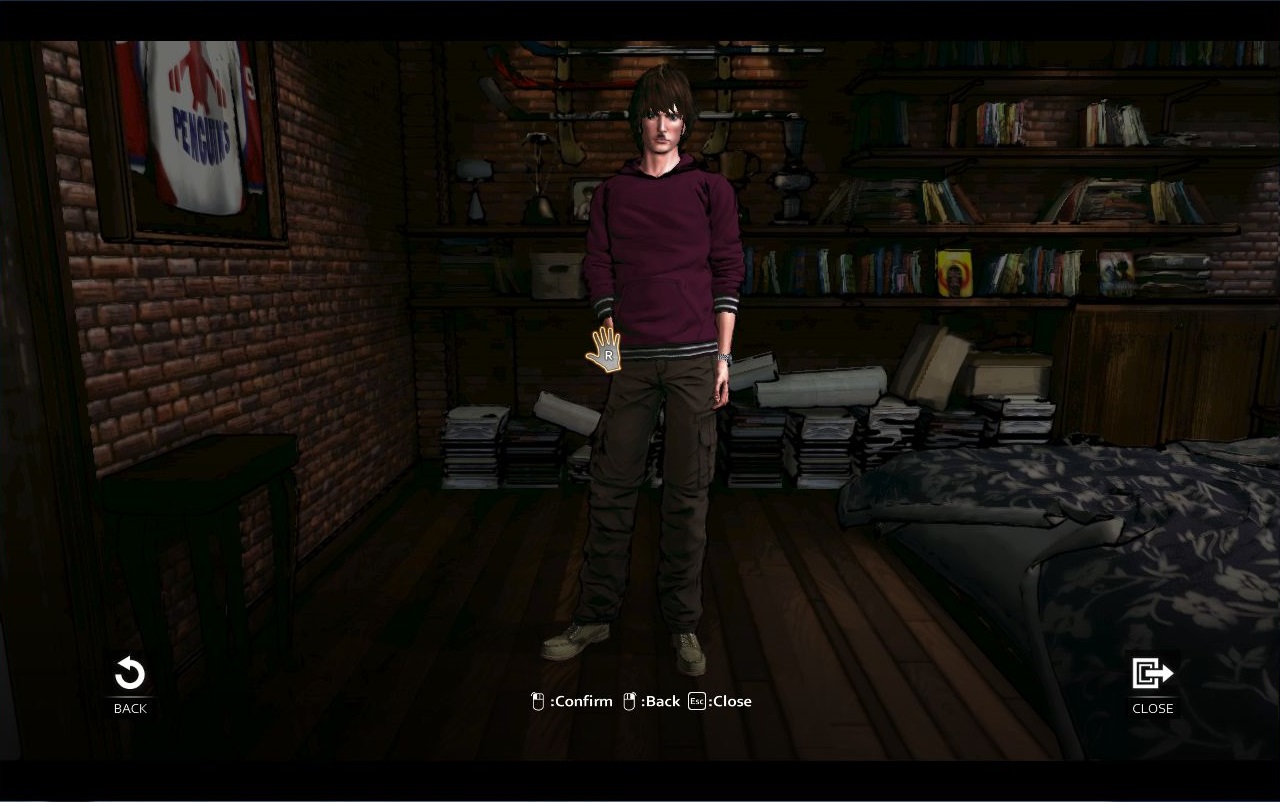Click the Close prompt text

732,701
